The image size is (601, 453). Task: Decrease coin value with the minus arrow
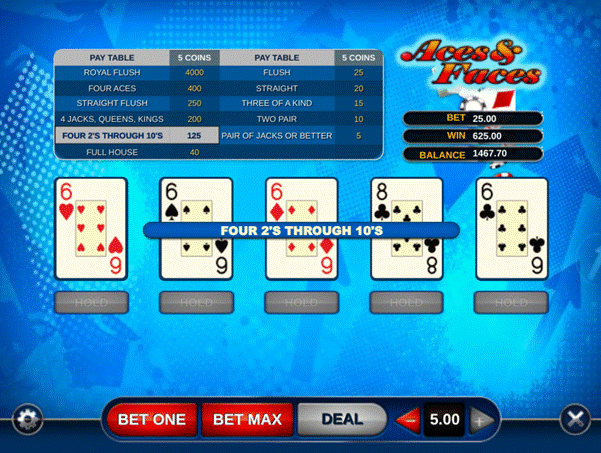(x=407, y=420)
